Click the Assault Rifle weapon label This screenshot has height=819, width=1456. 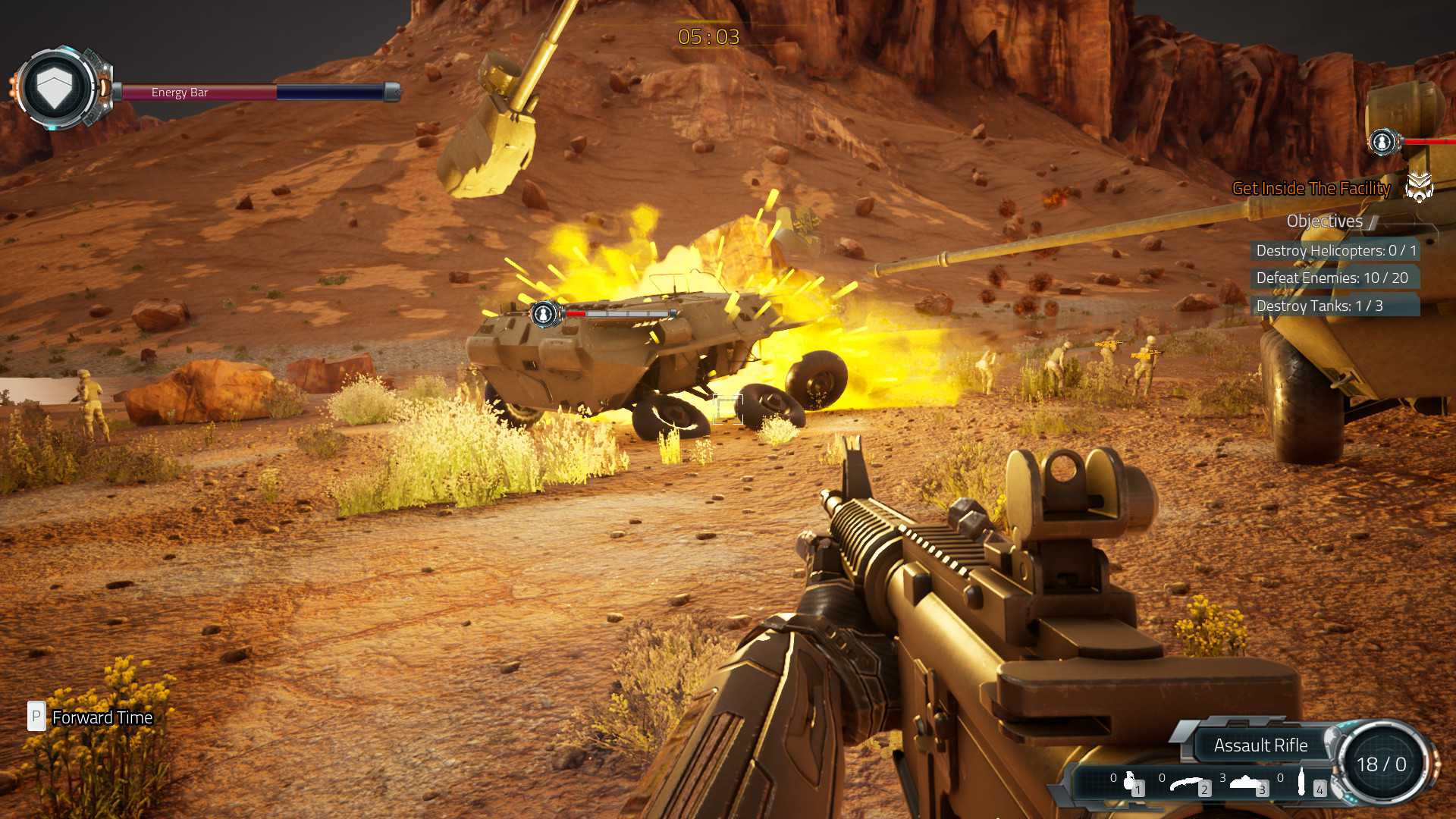point(1260,745)
